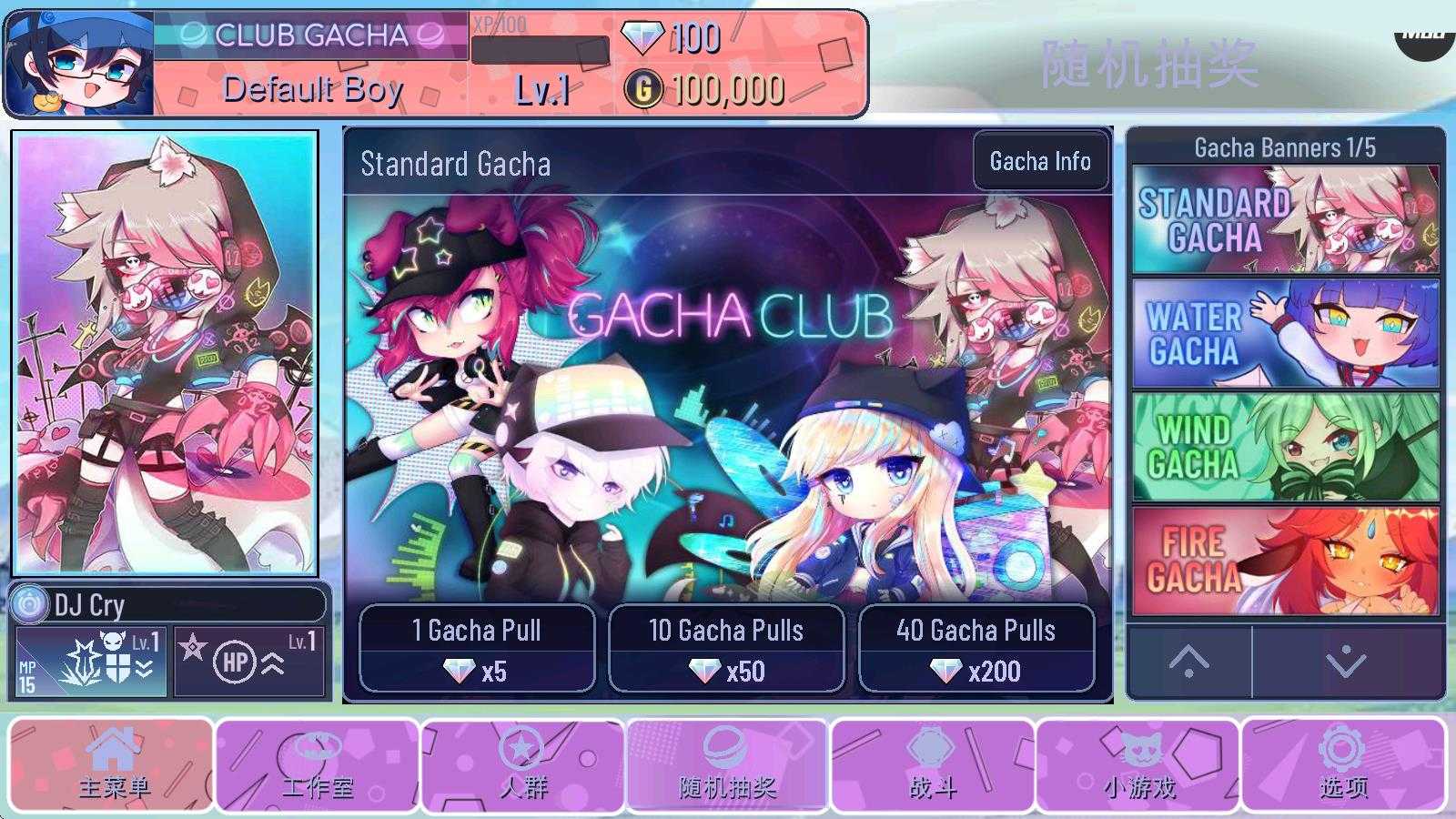Choose the Water Gacha banner

(1285, 333)
